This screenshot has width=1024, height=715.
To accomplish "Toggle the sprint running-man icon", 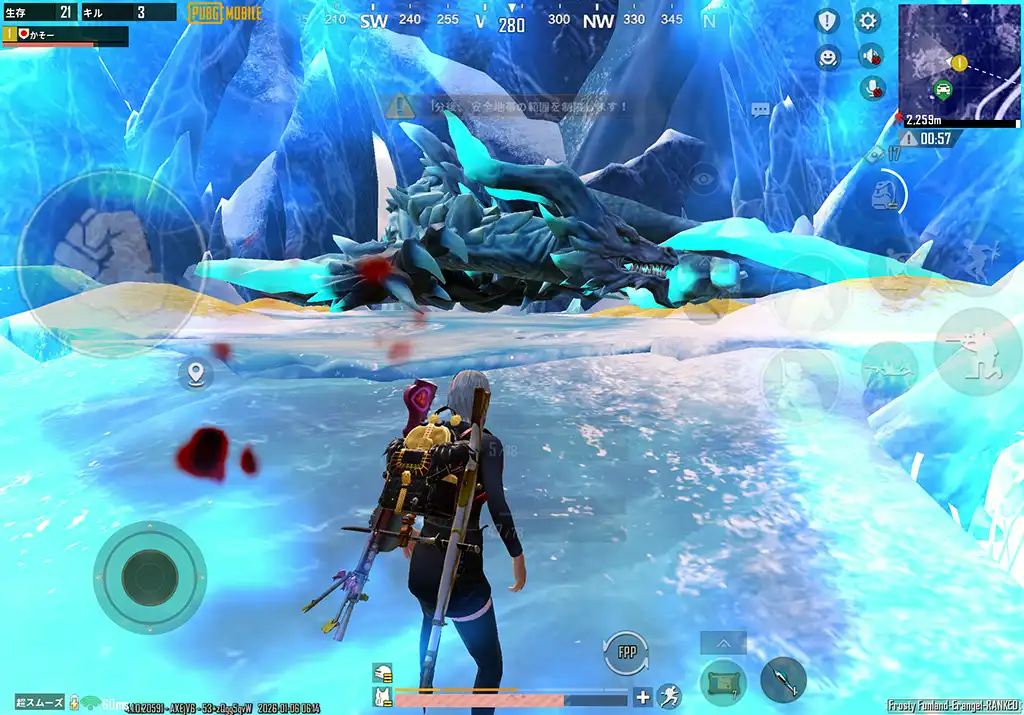I will (669, 696).
